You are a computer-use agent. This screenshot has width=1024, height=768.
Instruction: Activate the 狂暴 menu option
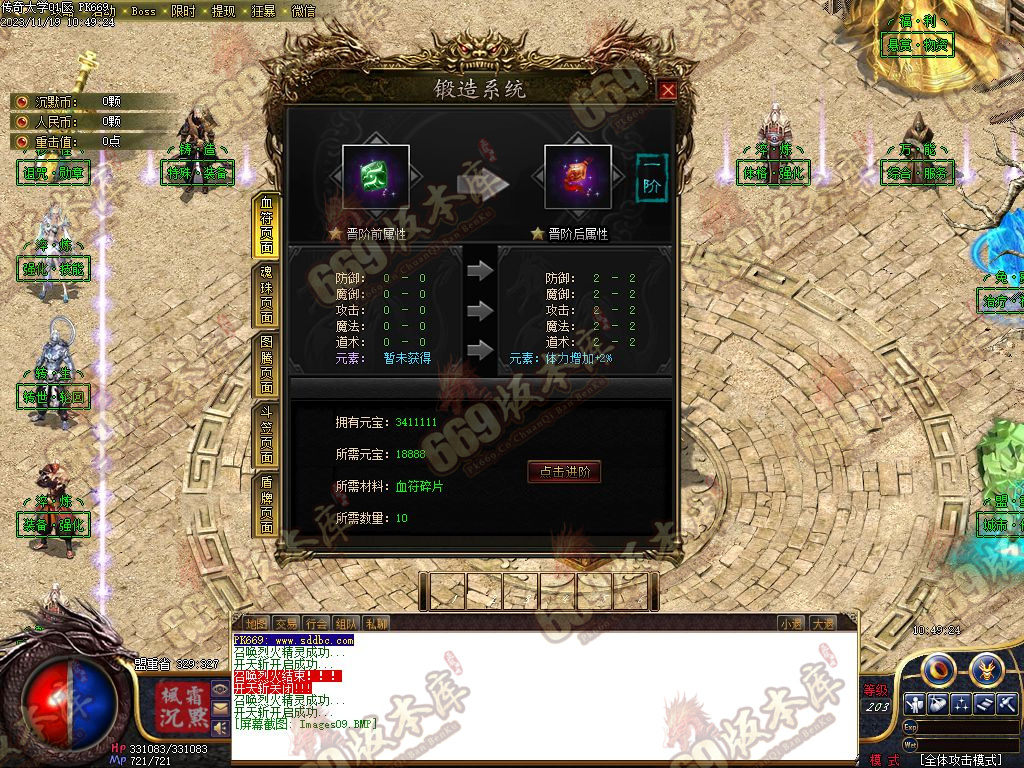[263, 12]
